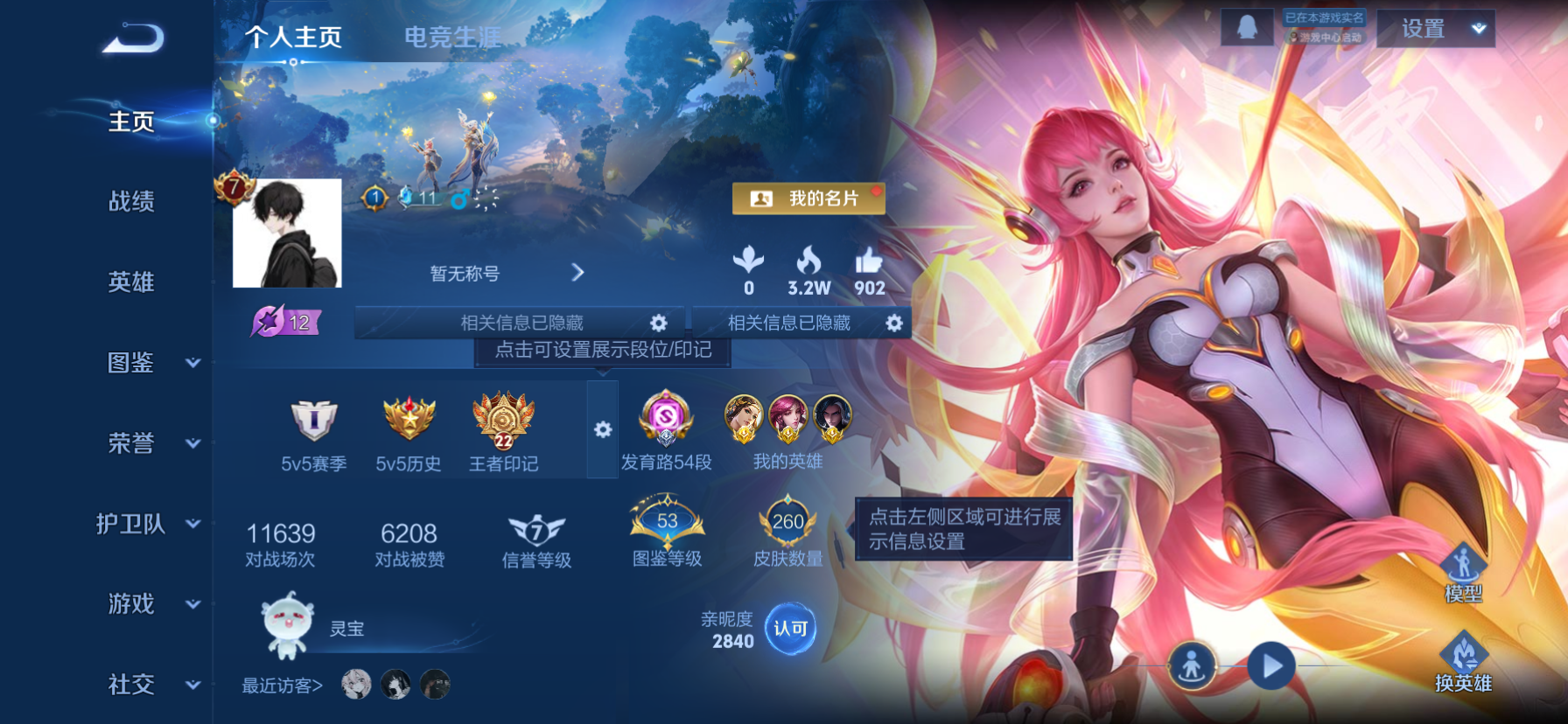
Task: Open the hidden info settings gear
Action: coord(660,322)
